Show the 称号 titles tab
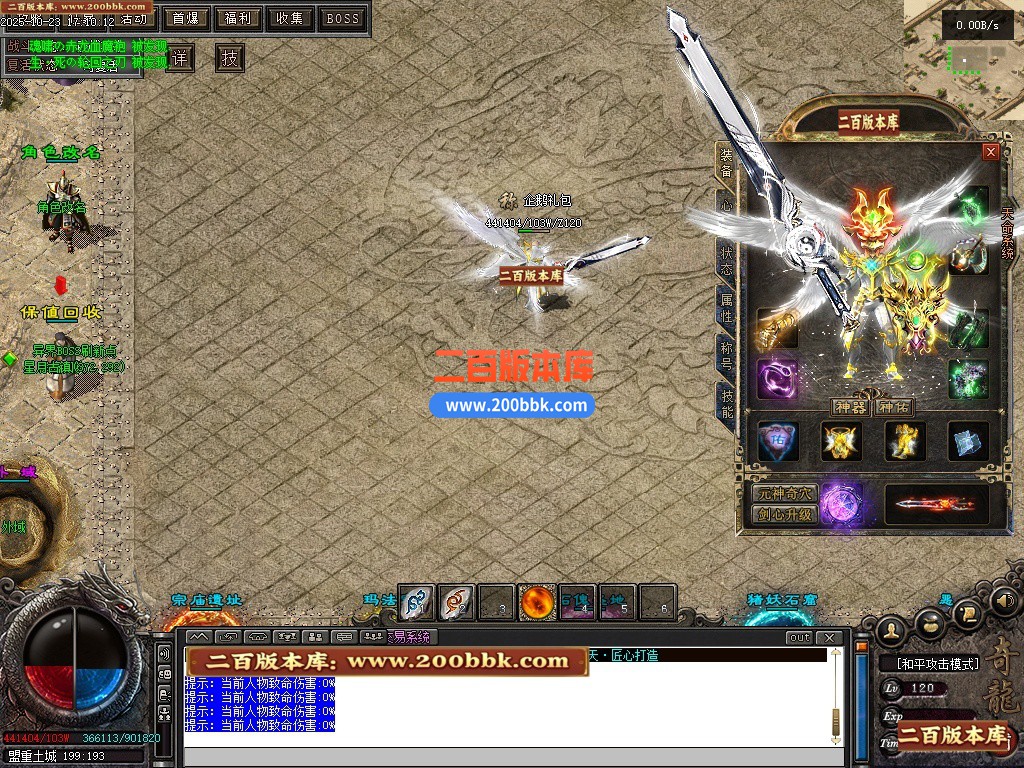Image resolution: width=1024 pixels, height=768 pixels. coord(726,353)
